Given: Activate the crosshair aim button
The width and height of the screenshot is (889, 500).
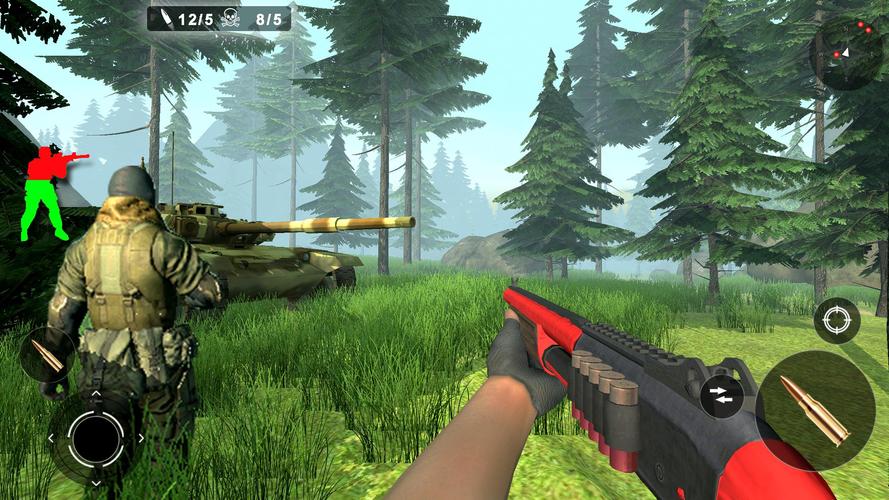Looking at the screenshot, I should (836, 321).
